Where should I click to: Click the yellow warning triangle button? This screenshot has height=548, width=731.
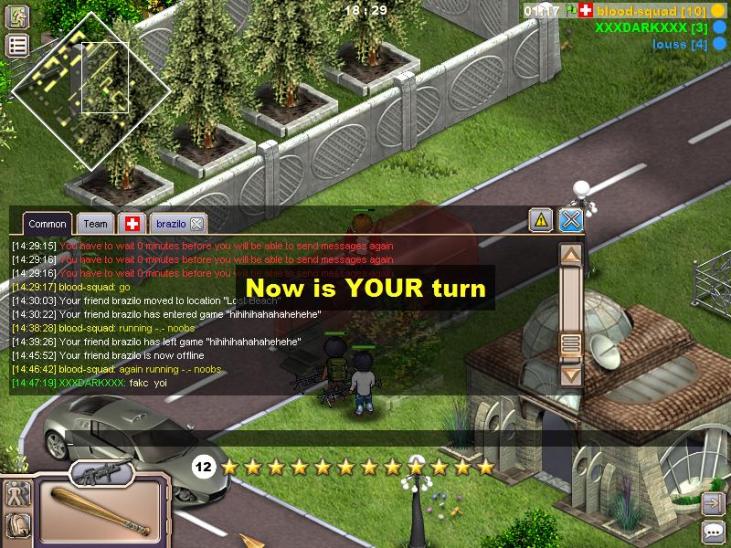(x=541, y=221)
